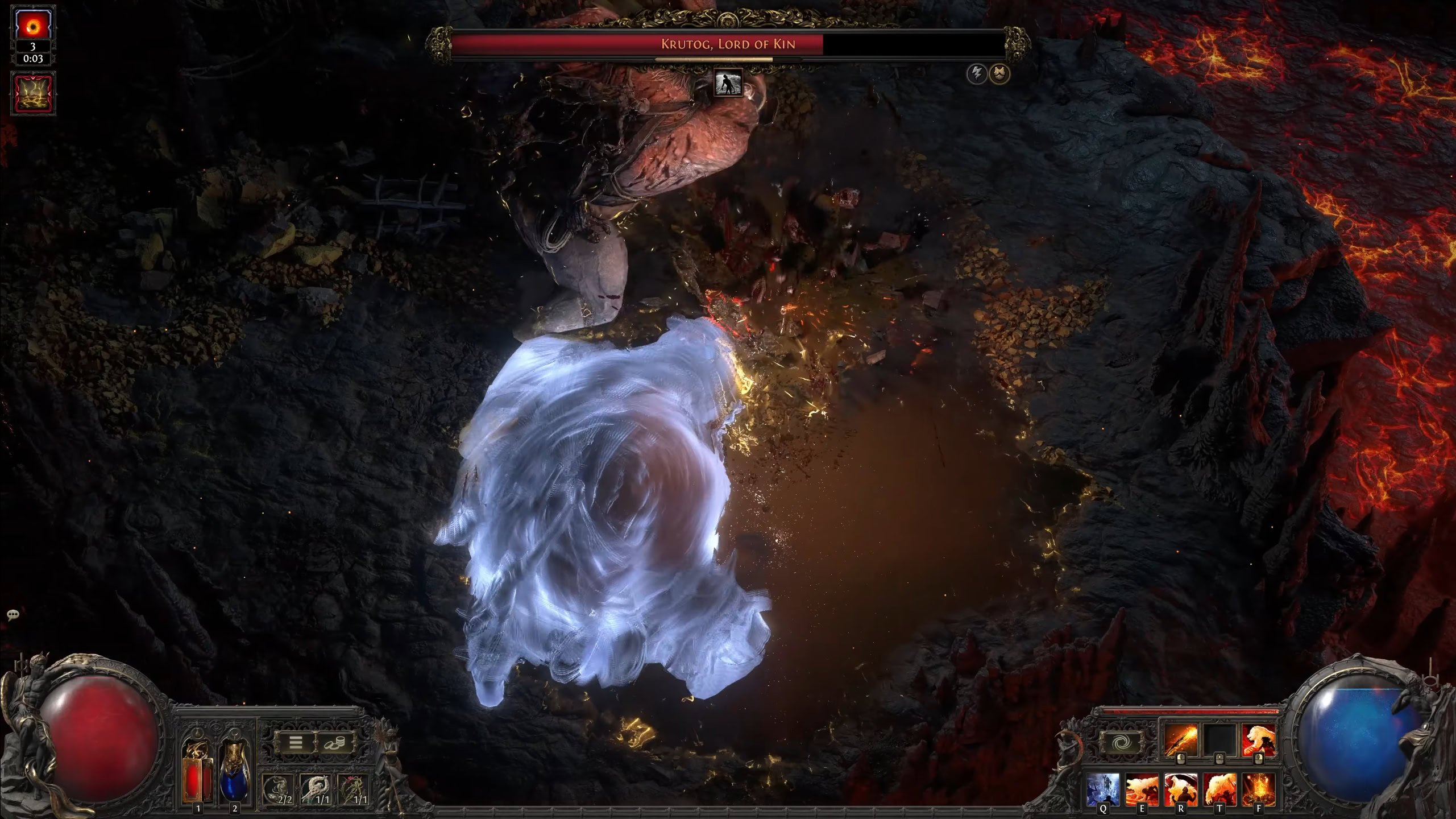Inspect the lightning ground debuff icon
The width and height of the screenshot is (1456, 819).
point(33,93)
